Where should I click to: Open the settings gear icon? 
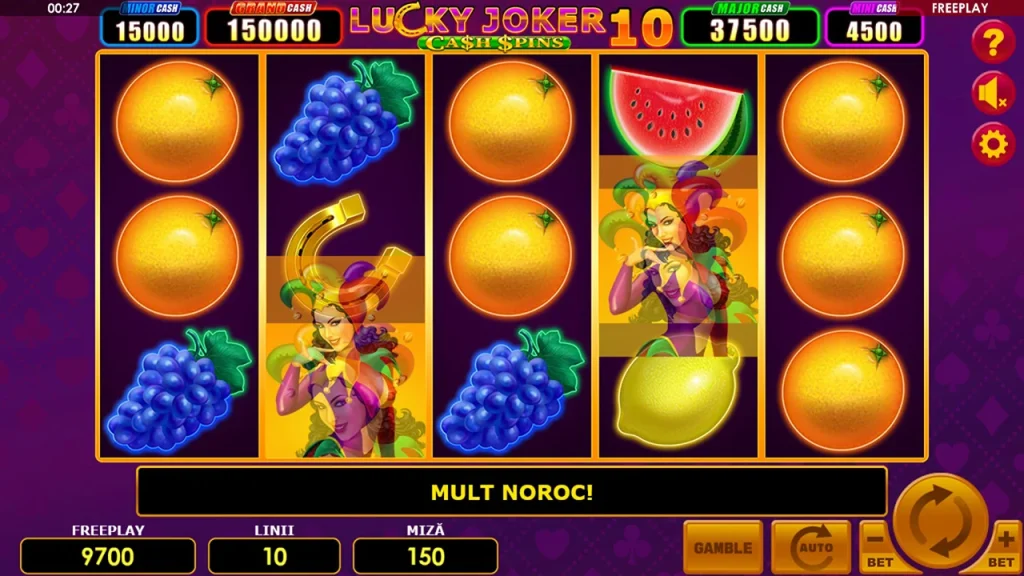tap(993, 145)
